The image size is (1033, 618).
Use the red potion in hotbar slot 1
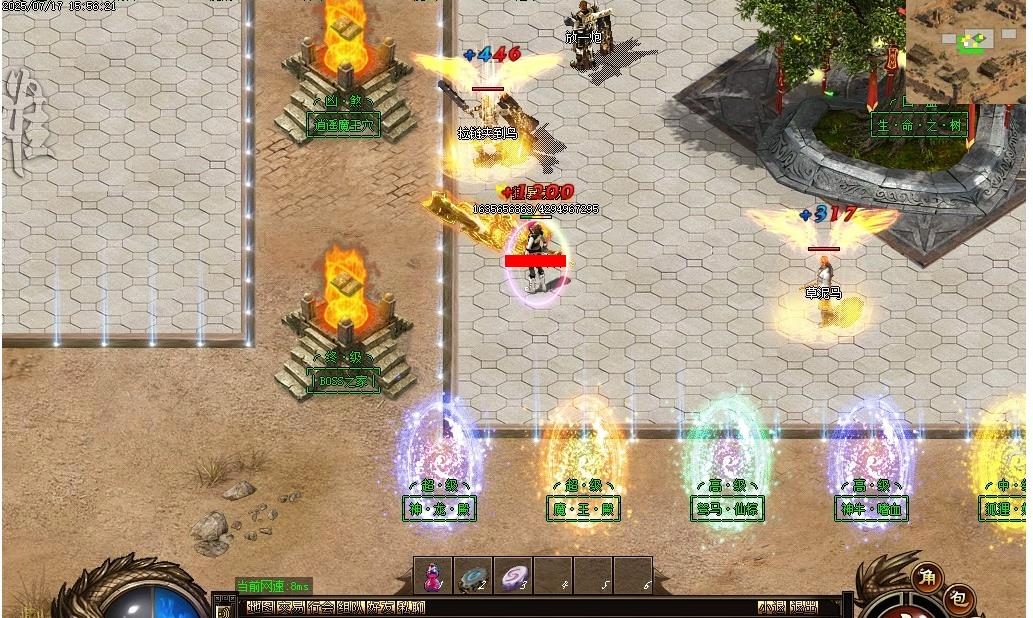point(433,576)
